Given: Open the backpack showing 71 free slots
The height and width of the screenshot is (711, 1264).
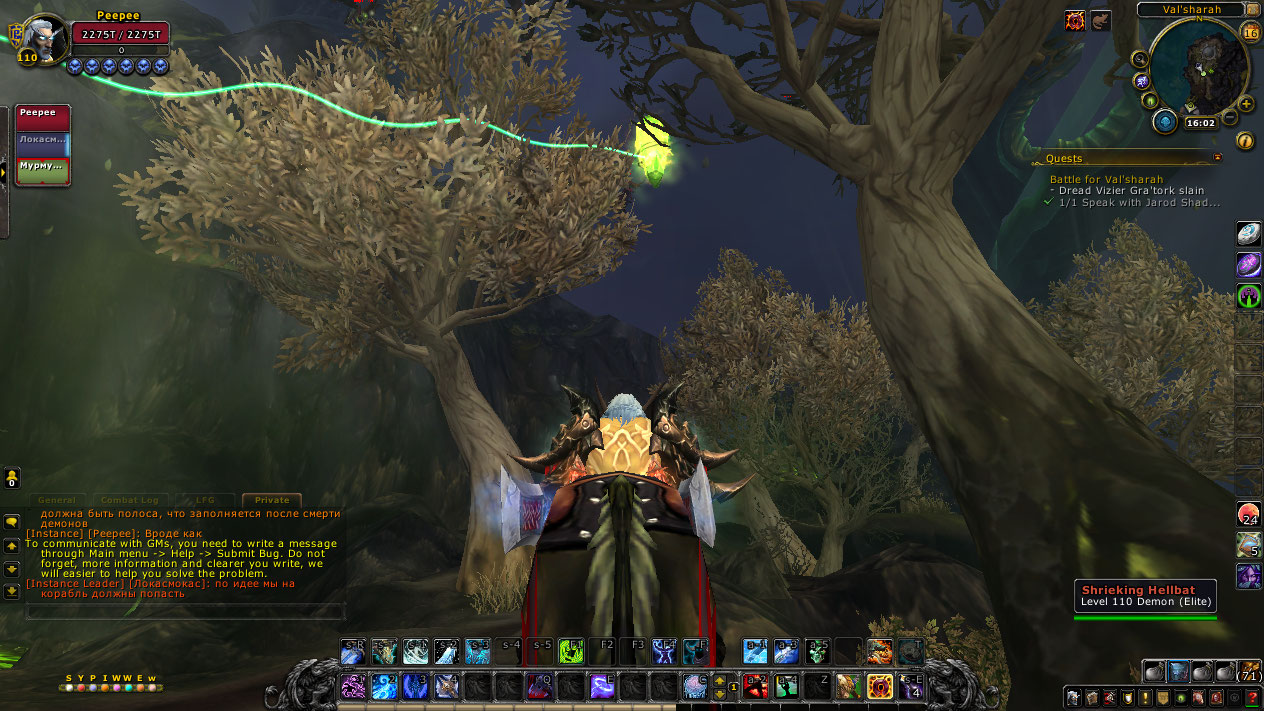Looking at the screenshot, I should 1250,671.
